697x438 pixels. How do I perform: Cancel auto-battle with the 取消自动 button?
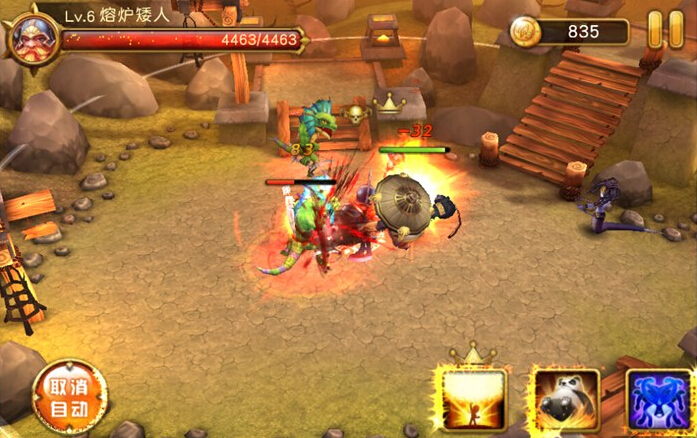coord(69,397)
